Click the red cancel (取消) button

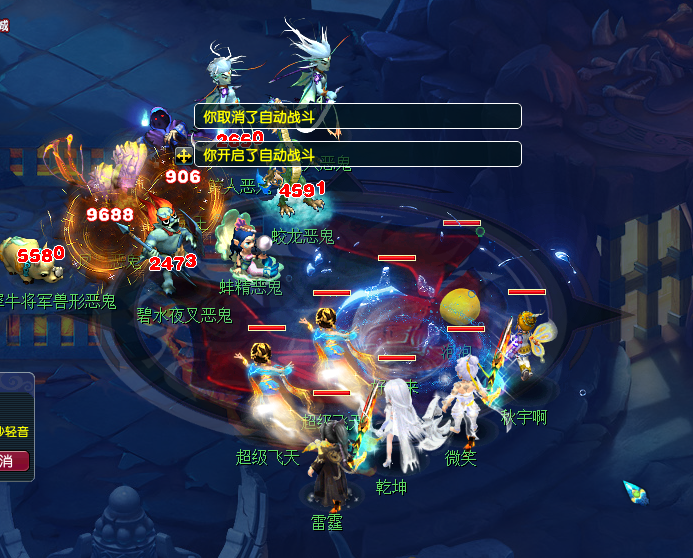(12, 461)
